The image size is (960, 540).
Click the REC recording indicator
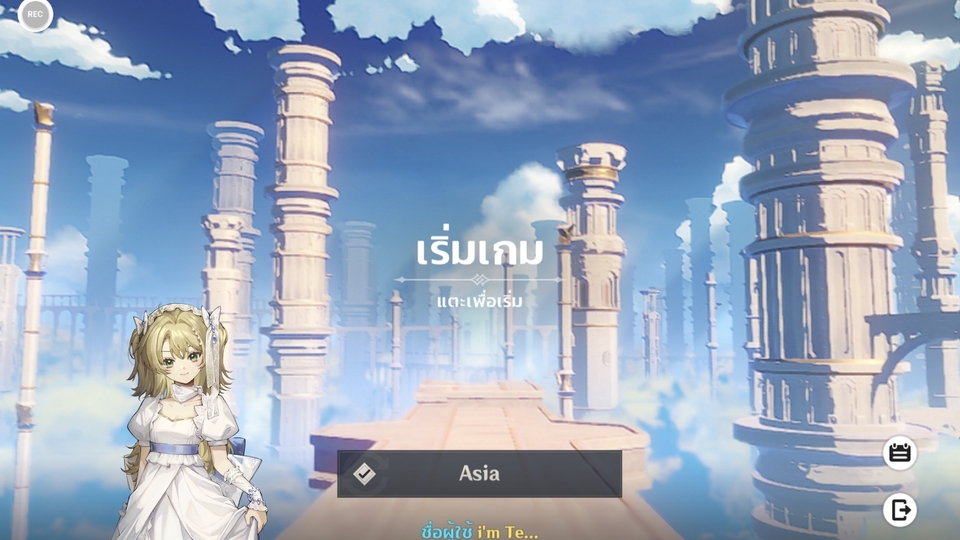(35, 14)
